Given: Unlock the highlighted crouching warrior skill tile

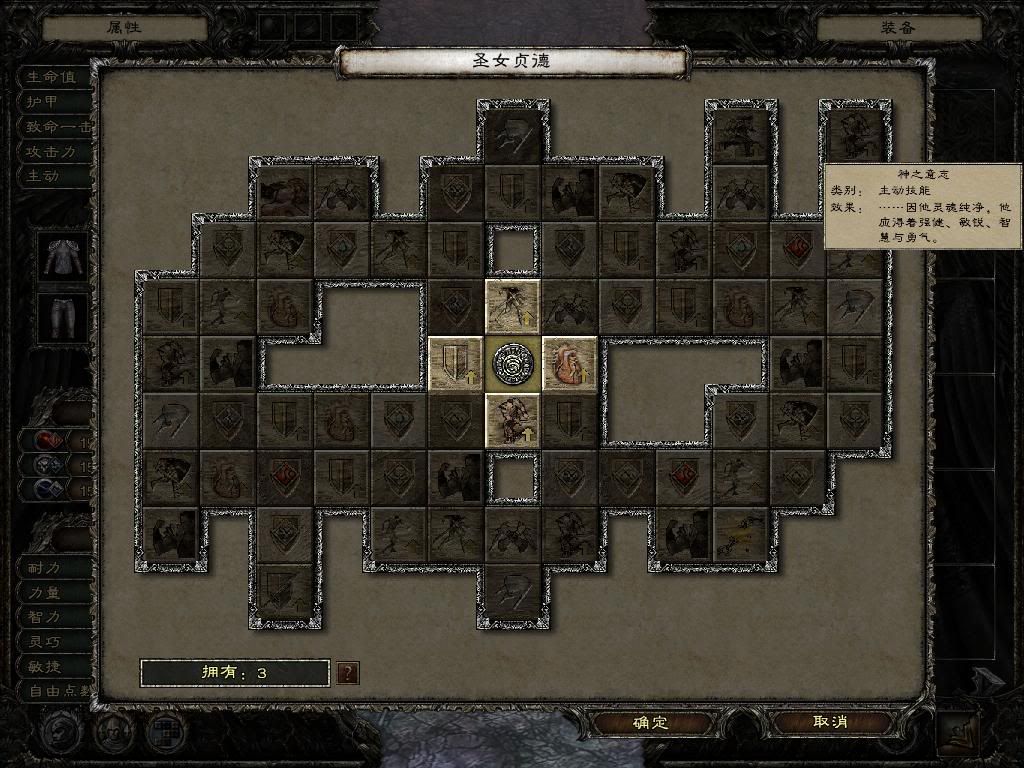Looking at the screenshot, I should coord(512,419).
